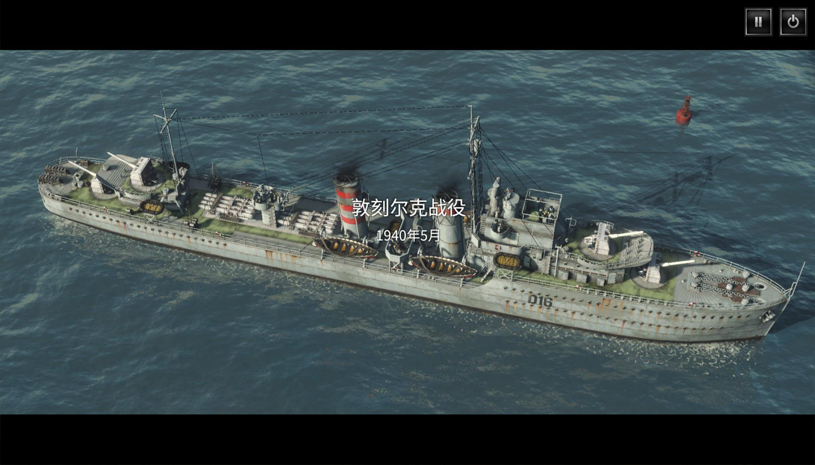Click the power icon to exit

[x=793, y=21]
